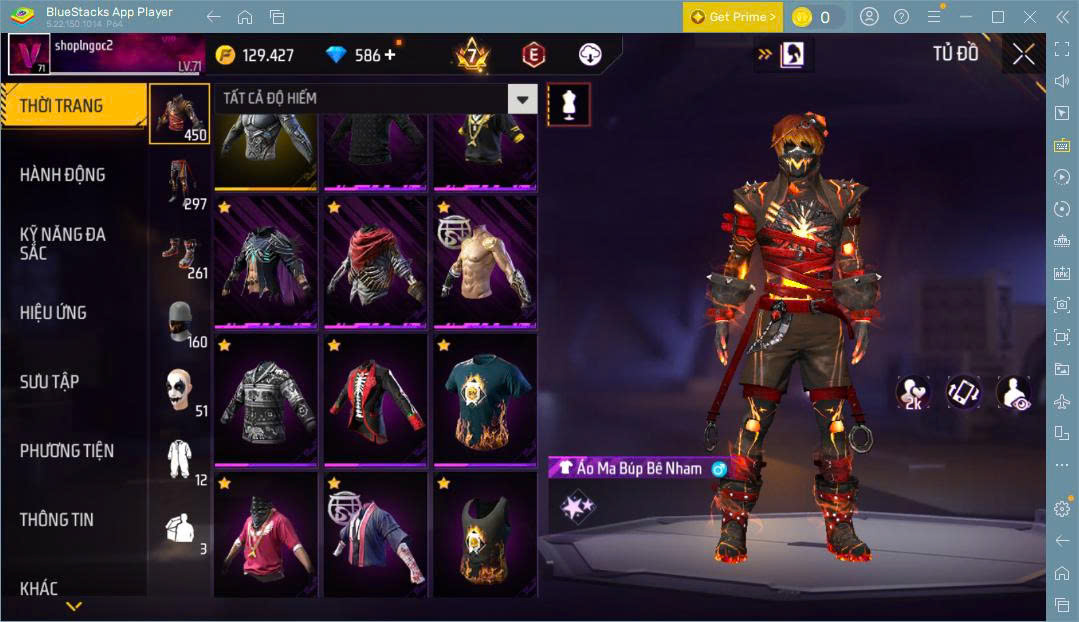The height and width of the screenshot is (622, 1079).
Task: Choose the shirtless tattooed torso item
Action: pos(484,263)
